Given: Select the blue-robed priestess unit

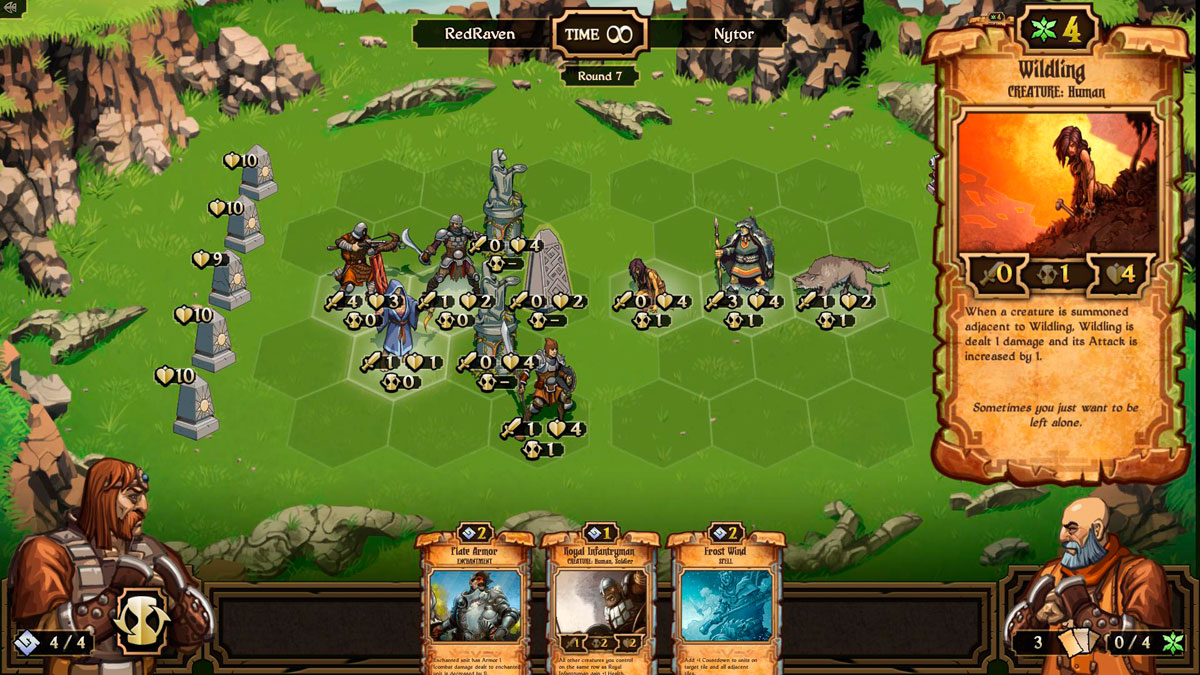Looking at the screenshot, I should [397, 320].
